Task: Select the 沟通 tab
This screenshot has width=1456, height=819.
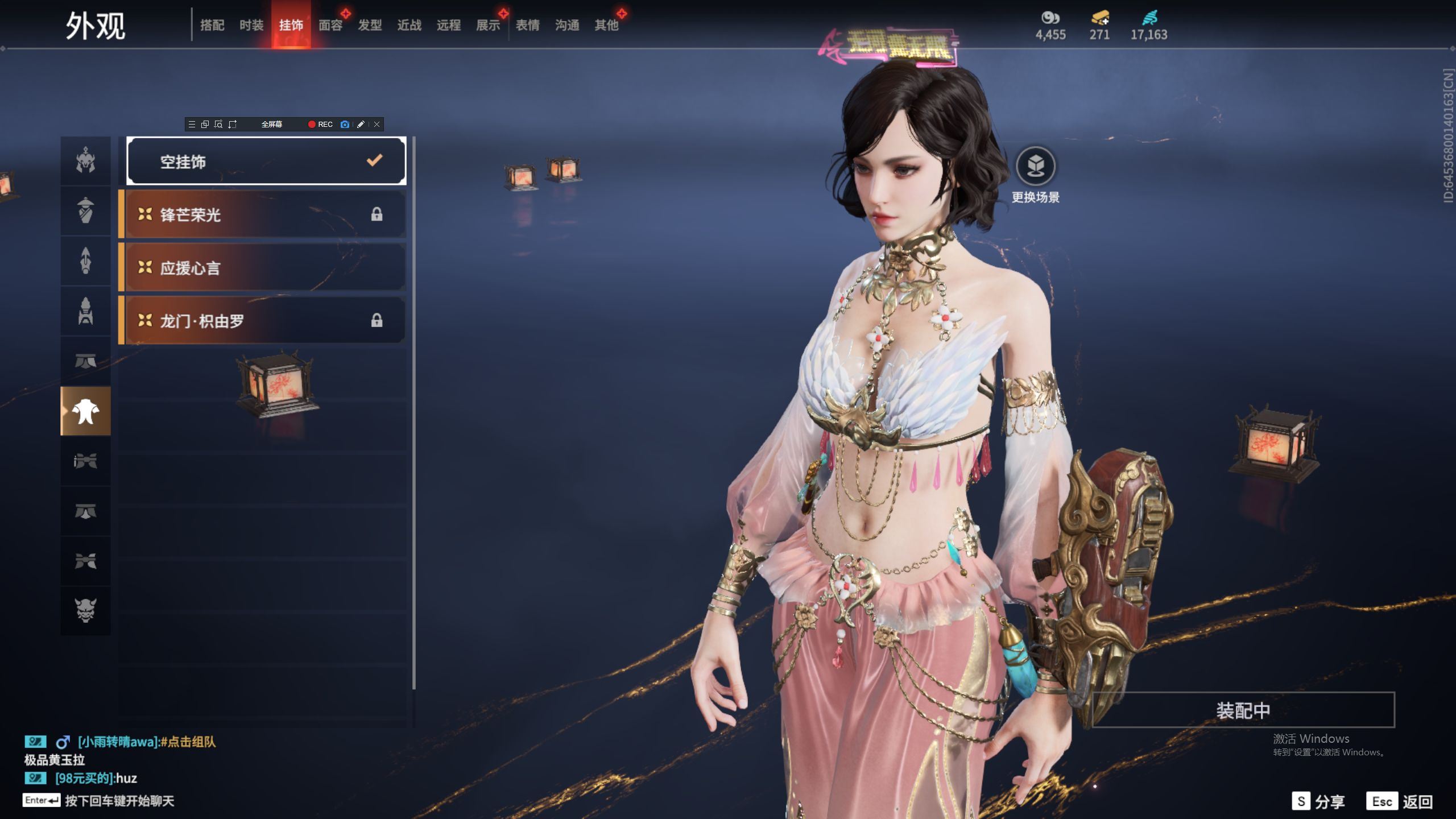Action: click(567, 26)
